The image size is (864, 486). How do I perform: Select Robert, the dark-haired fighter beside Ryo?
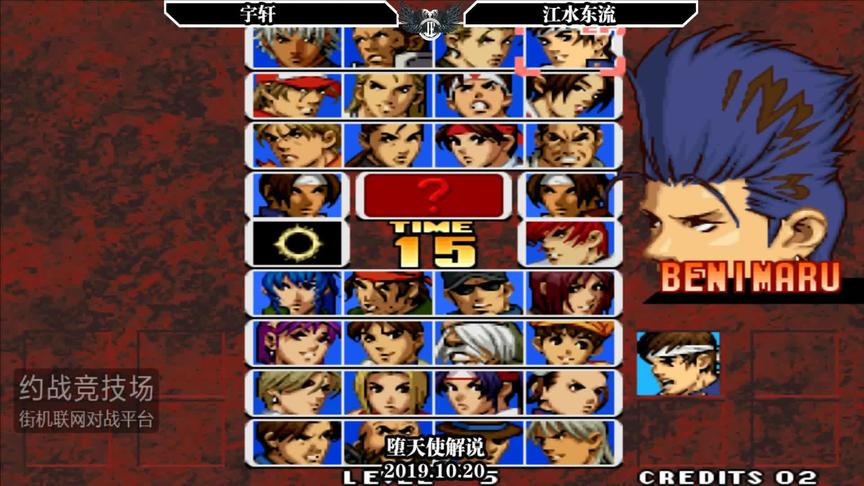click(388, 145)
